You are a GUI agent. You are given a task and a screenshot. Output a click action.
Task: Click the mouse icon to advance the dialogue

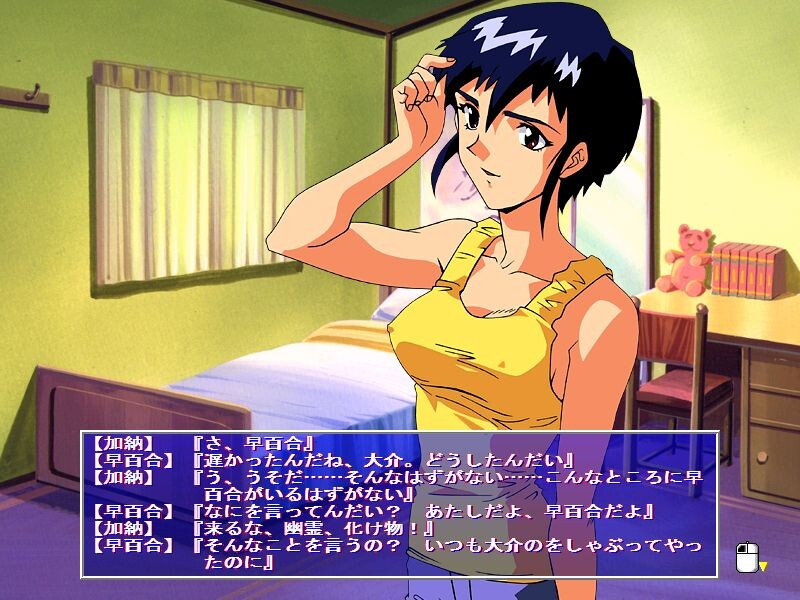(746, 557)
